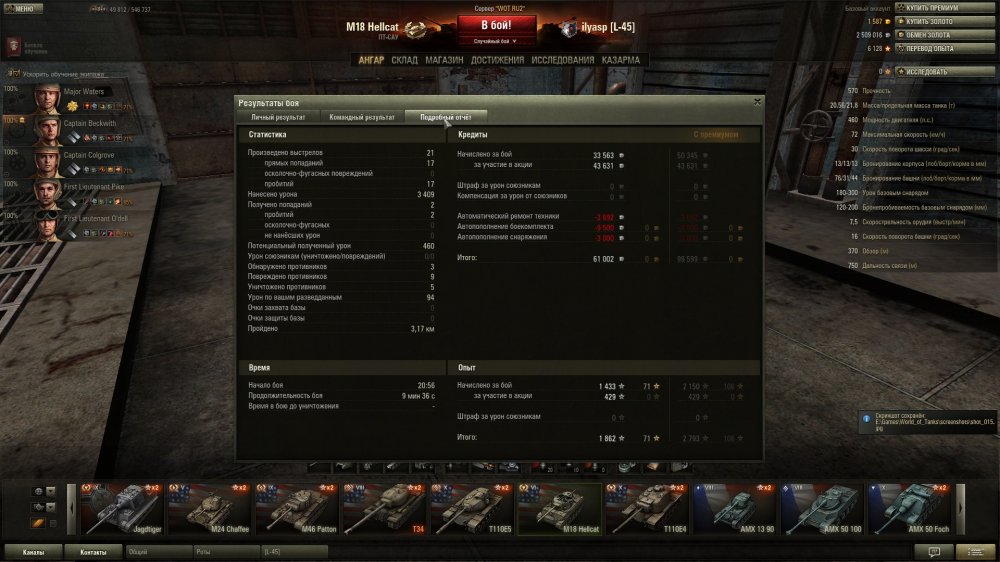Screen dimensions: 1000x562
Task: Select the Jagdtiger in the tank carousel
Action: 120,508
